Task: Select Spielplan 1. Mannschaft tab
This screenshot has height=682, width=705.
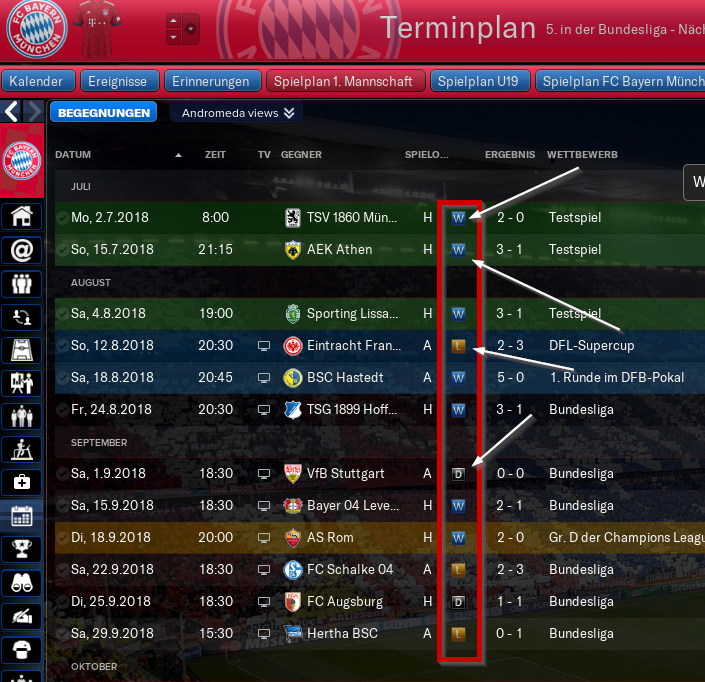Action: (346, 81)
